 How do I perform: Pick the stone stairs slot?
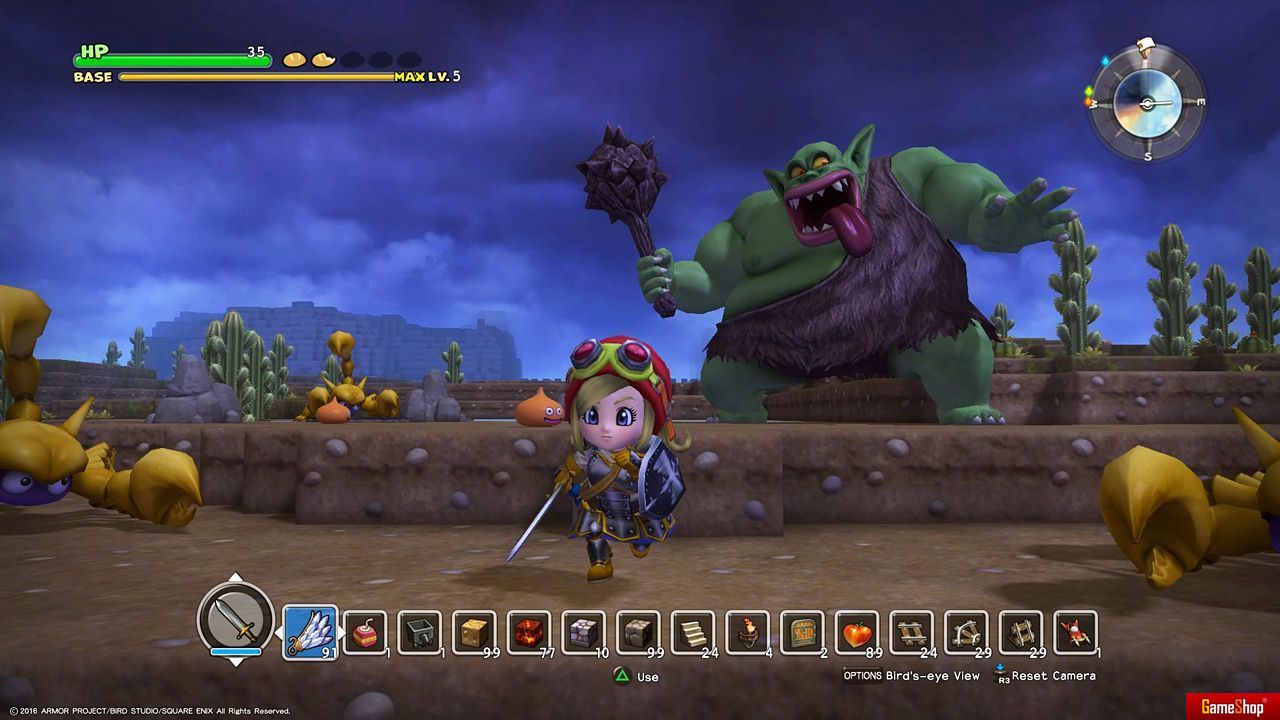click(x=693, y=632)
